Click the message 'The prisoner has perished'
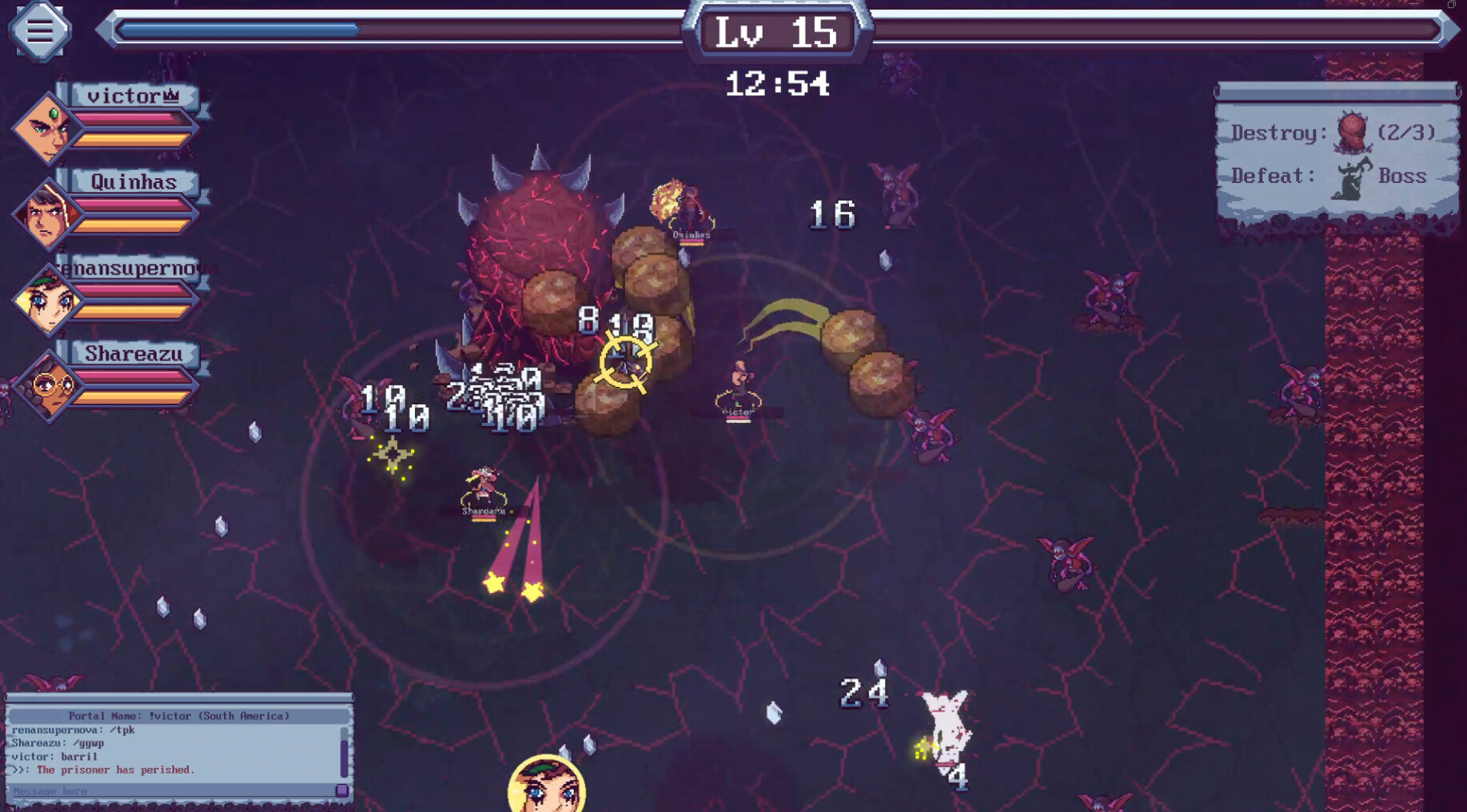The image size is (1467, 812). point(104,770)
